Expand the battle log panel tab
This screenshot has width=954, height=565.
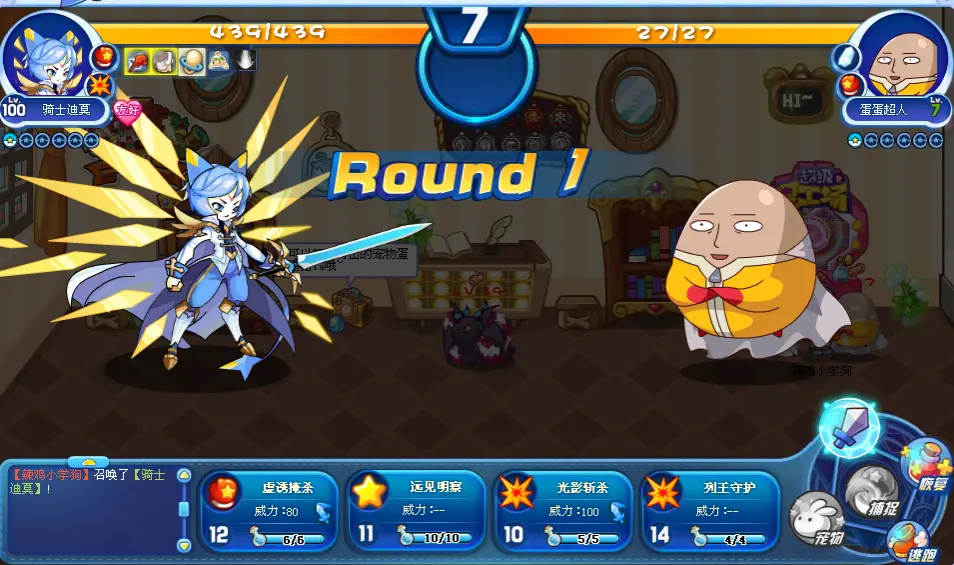tap(88, 462)
